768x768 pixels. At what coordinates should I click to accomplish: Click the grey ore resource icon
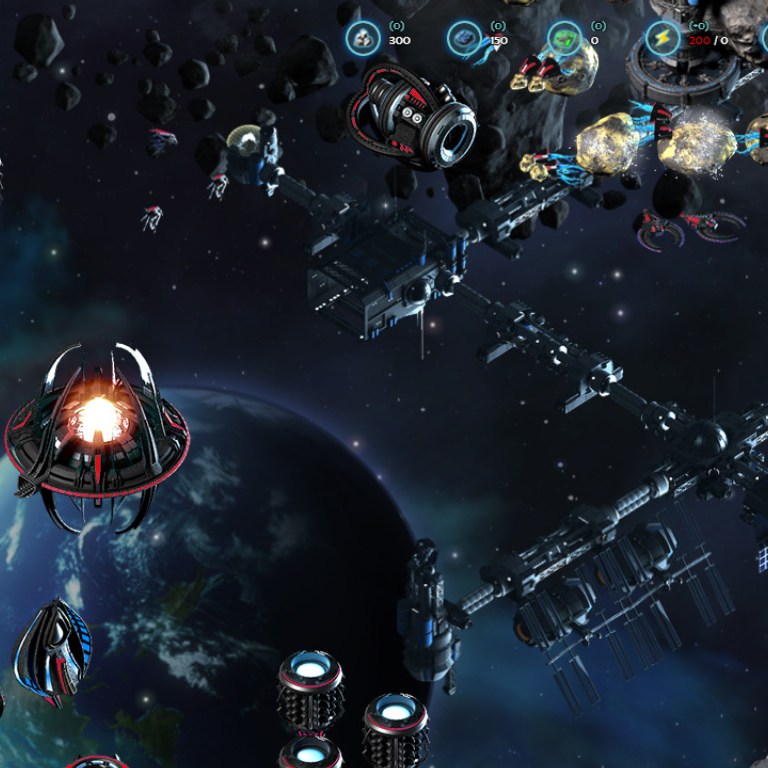click(362, 39)
